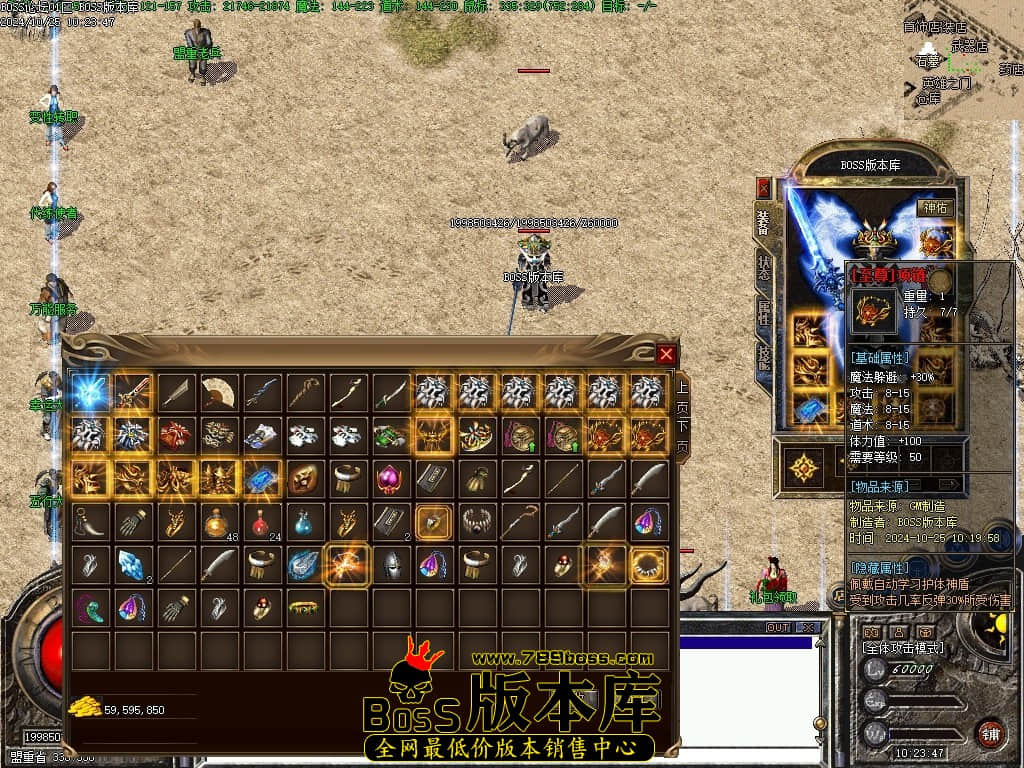Use the red potion with count 24
This screenshot has width=1024, height=768.
[x=261, y=521]
